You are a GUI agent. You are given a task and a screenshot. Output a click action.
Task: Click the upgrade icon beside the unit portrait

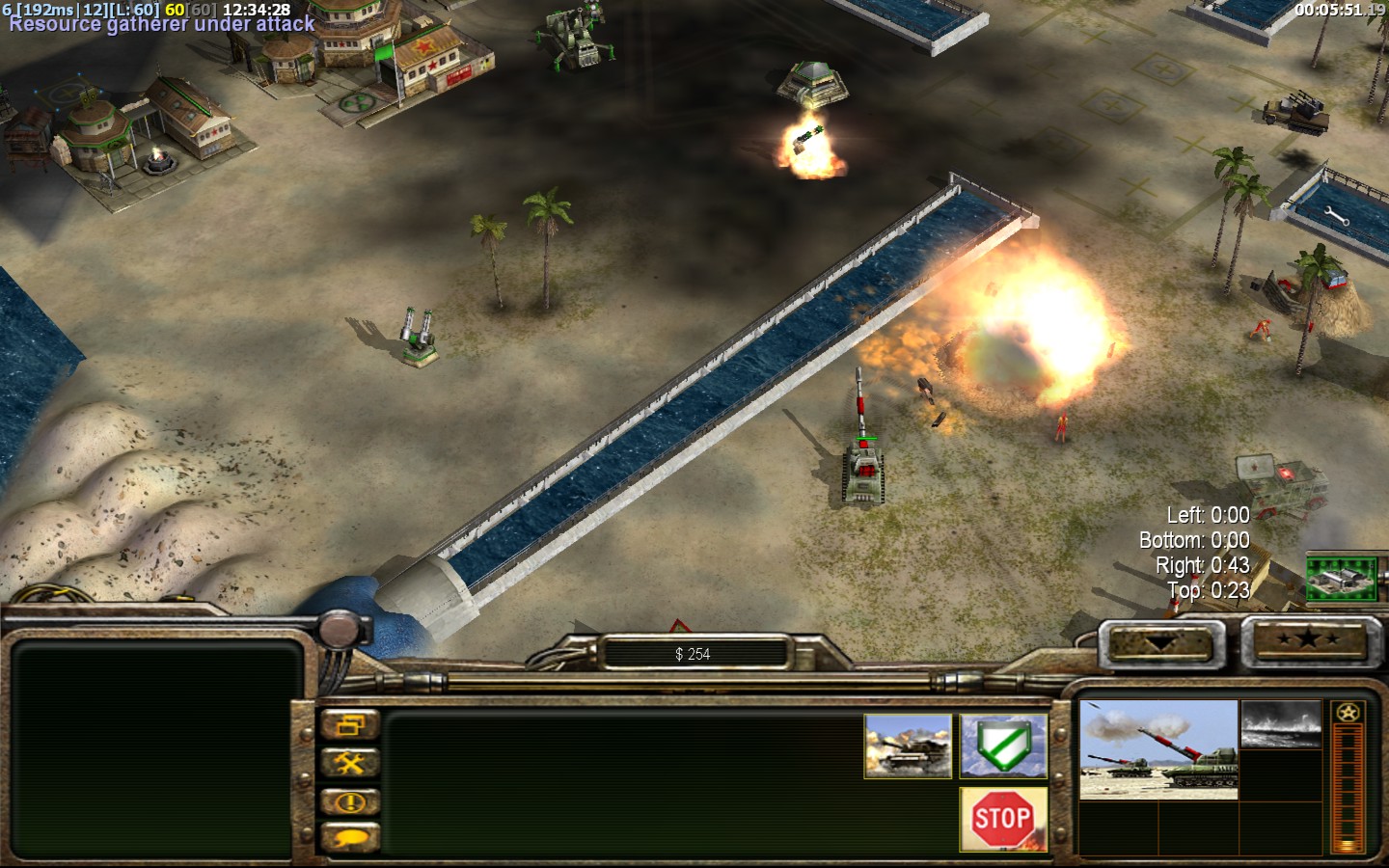click(x=1280, y=724)
